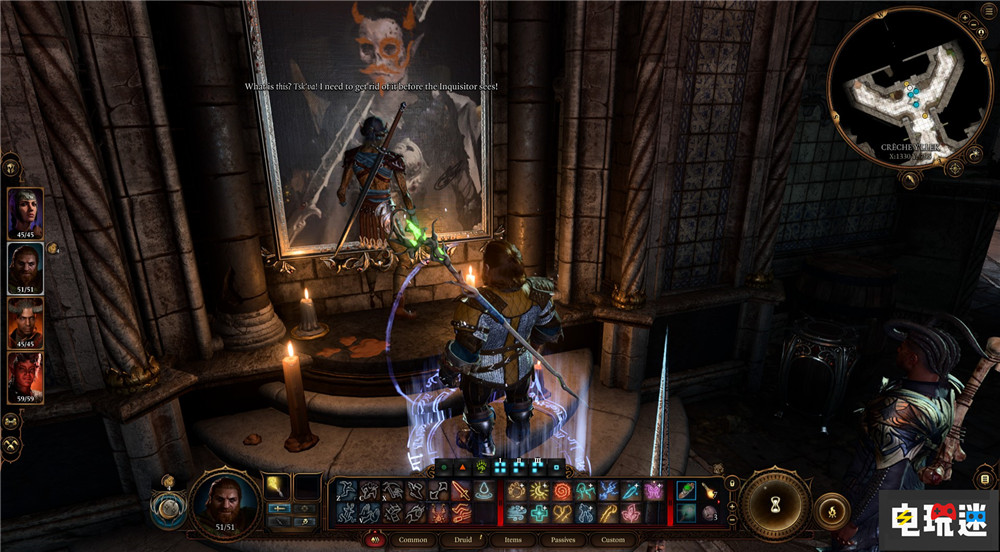Image resolution: width=1000 pixels, height=552 pixels.
Task: Click the end turn hourglass button
Action: 776,504
